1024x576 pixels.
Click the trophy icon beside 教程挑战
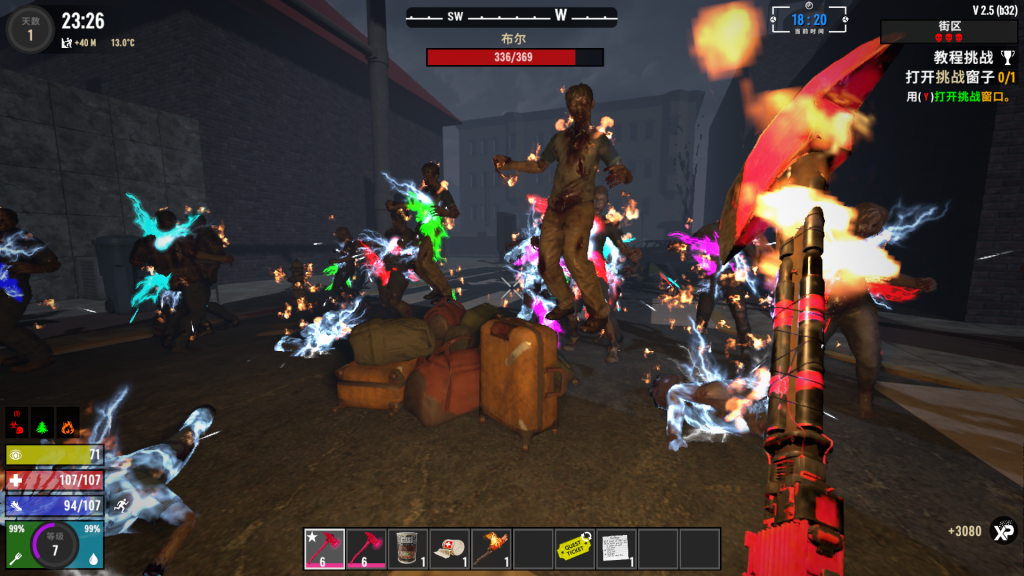1008,59
